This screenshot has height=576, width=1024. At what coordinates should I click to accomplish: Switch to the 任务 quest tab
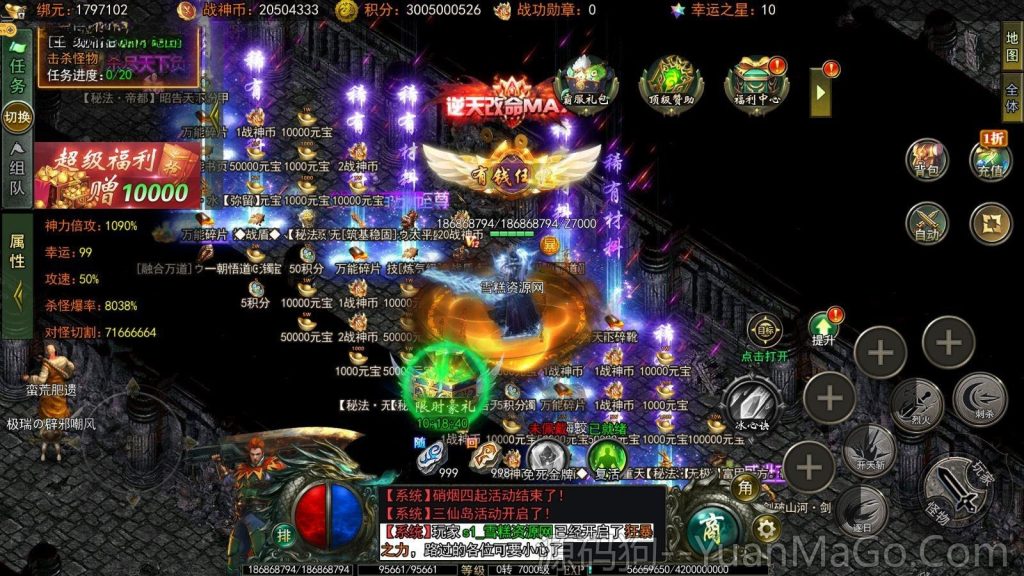coord(17,75)
